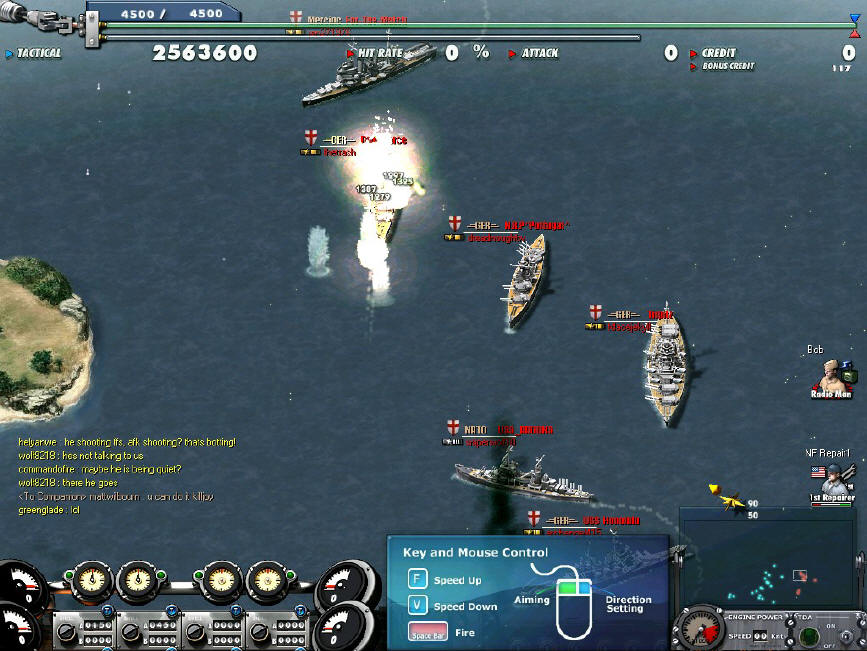
Task: Click the Hit Rate arrow label
Action: [374, 53]
